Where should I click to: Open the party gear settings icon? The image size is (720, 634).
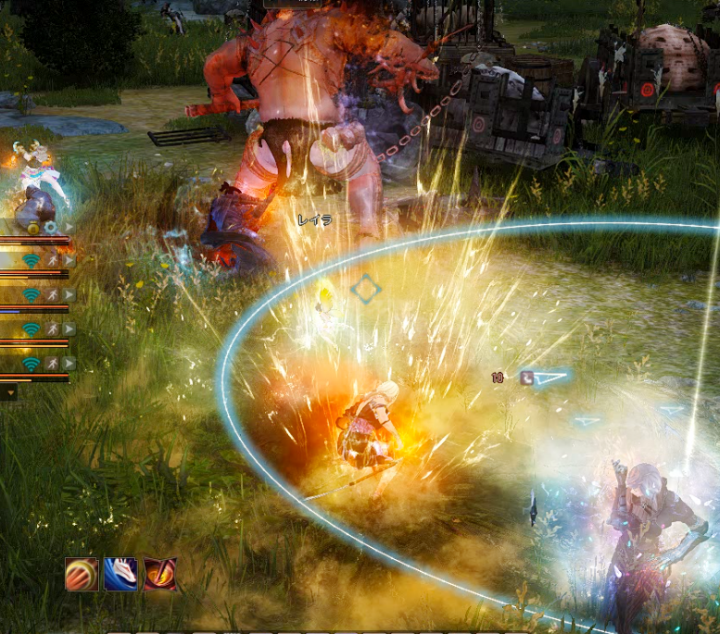[50, 228]
